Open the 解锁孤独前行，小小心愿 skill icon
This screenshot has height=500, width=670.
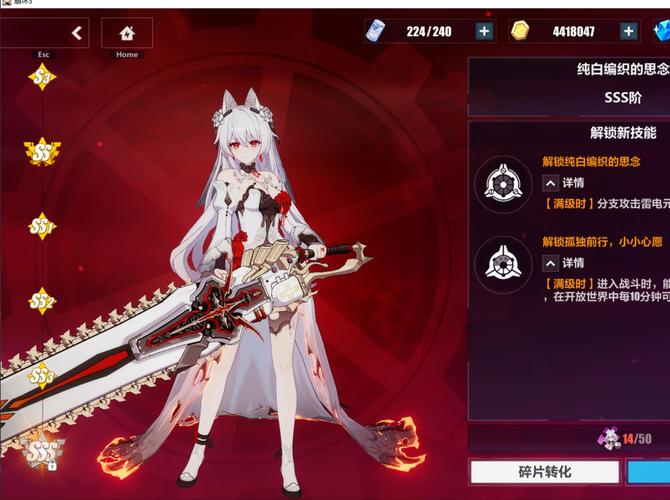503,265
